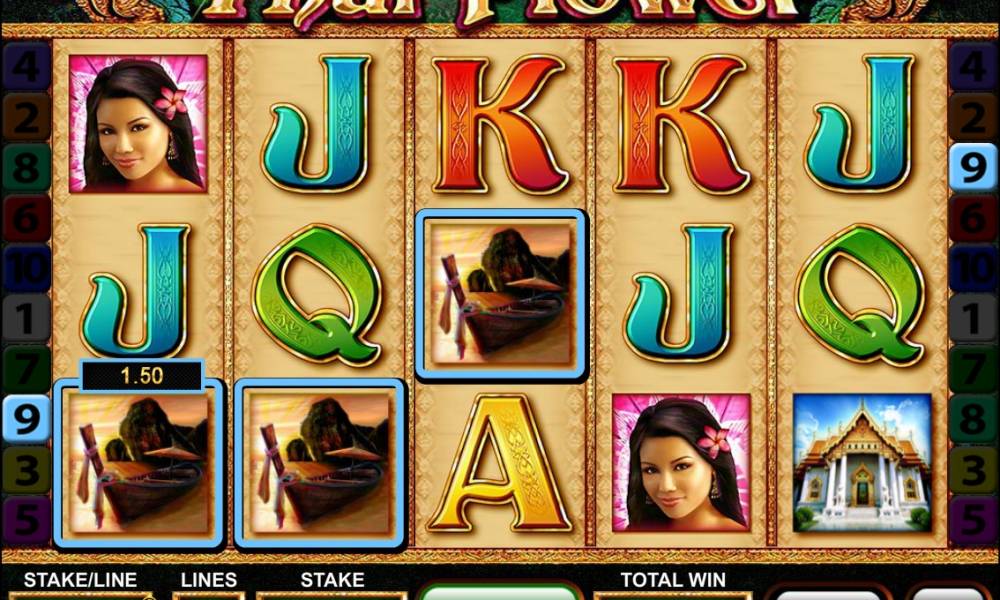Screen dimensions: 1000x600
Task: Pick payline 5 in the right column
Action: point(973,521)
